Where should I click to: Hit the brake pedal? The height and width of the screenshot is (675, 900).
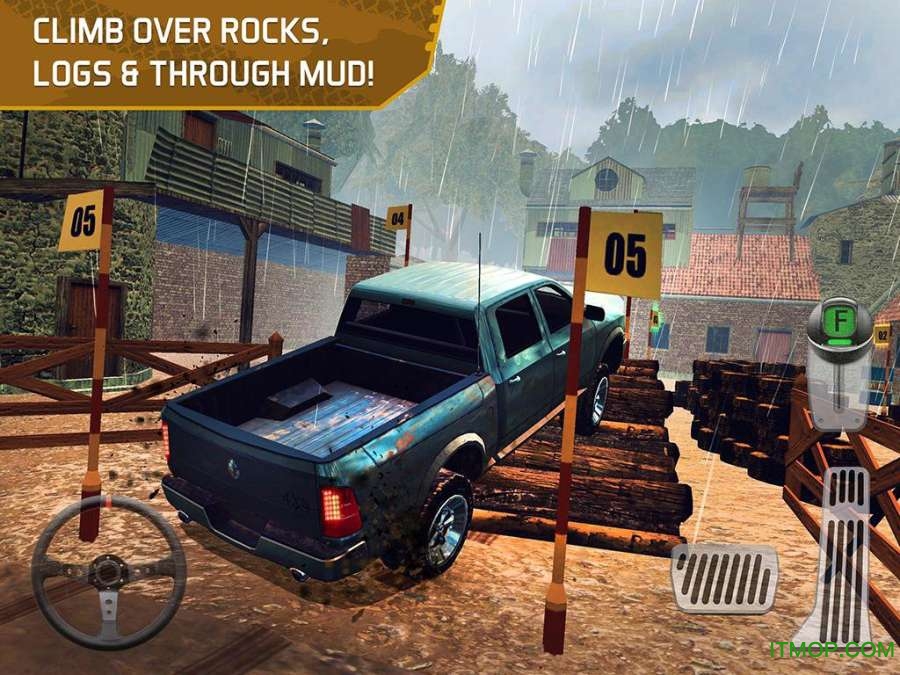(x=724, y=577)
